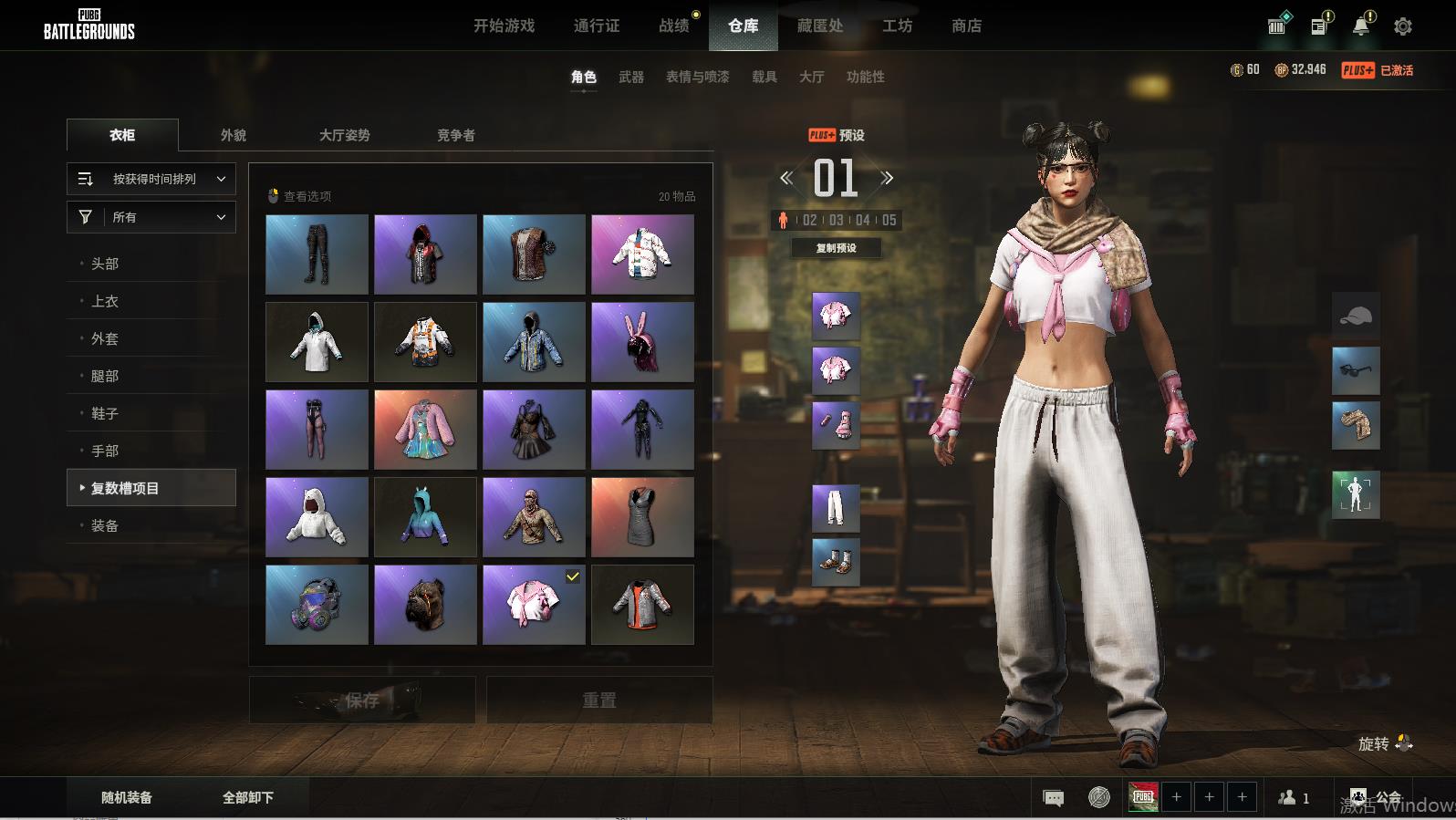Show the 鞋子 shoes category

pyautogui.click(x=105, y=413)
